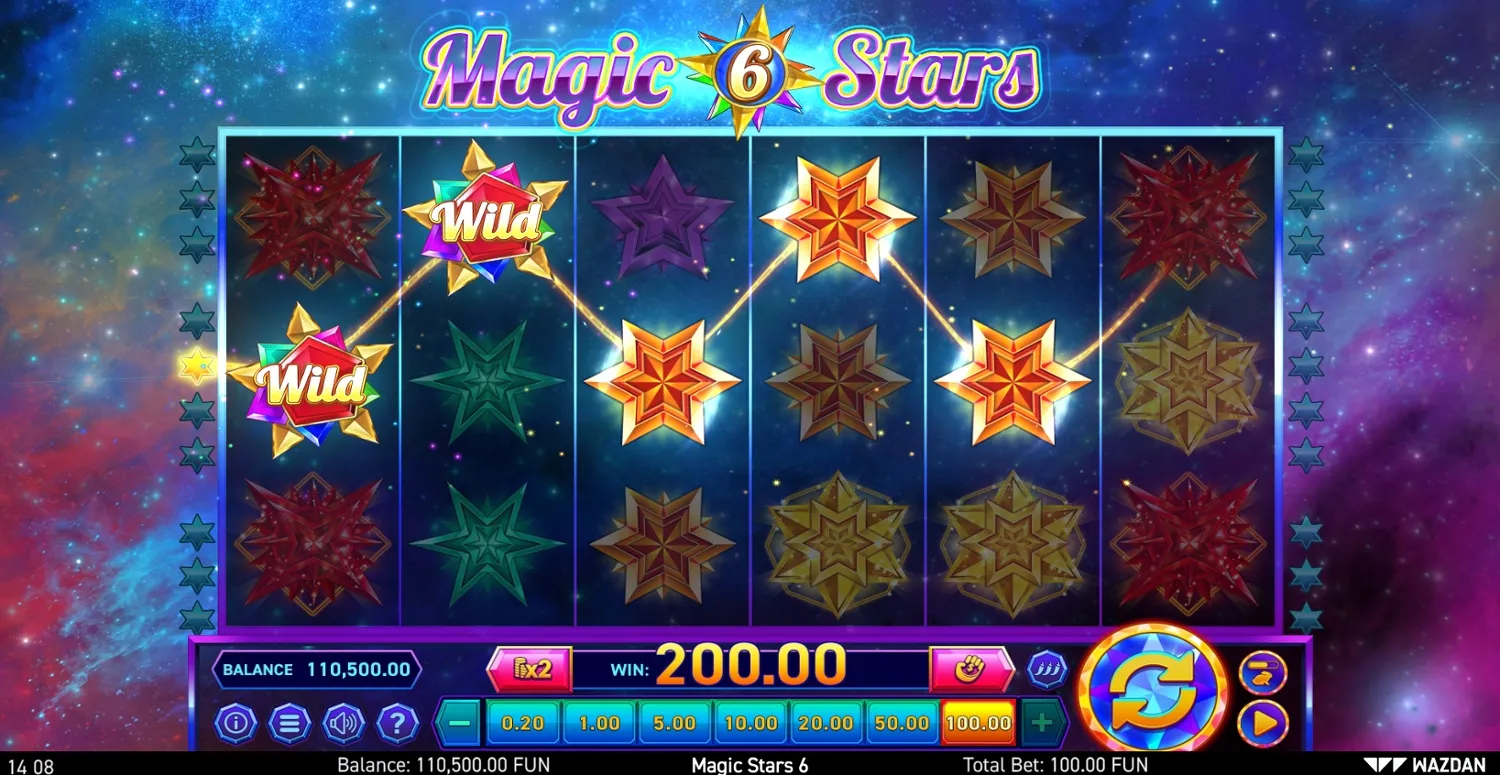
Task: Click the WIN 200.00 display
Action: (750, 665)
